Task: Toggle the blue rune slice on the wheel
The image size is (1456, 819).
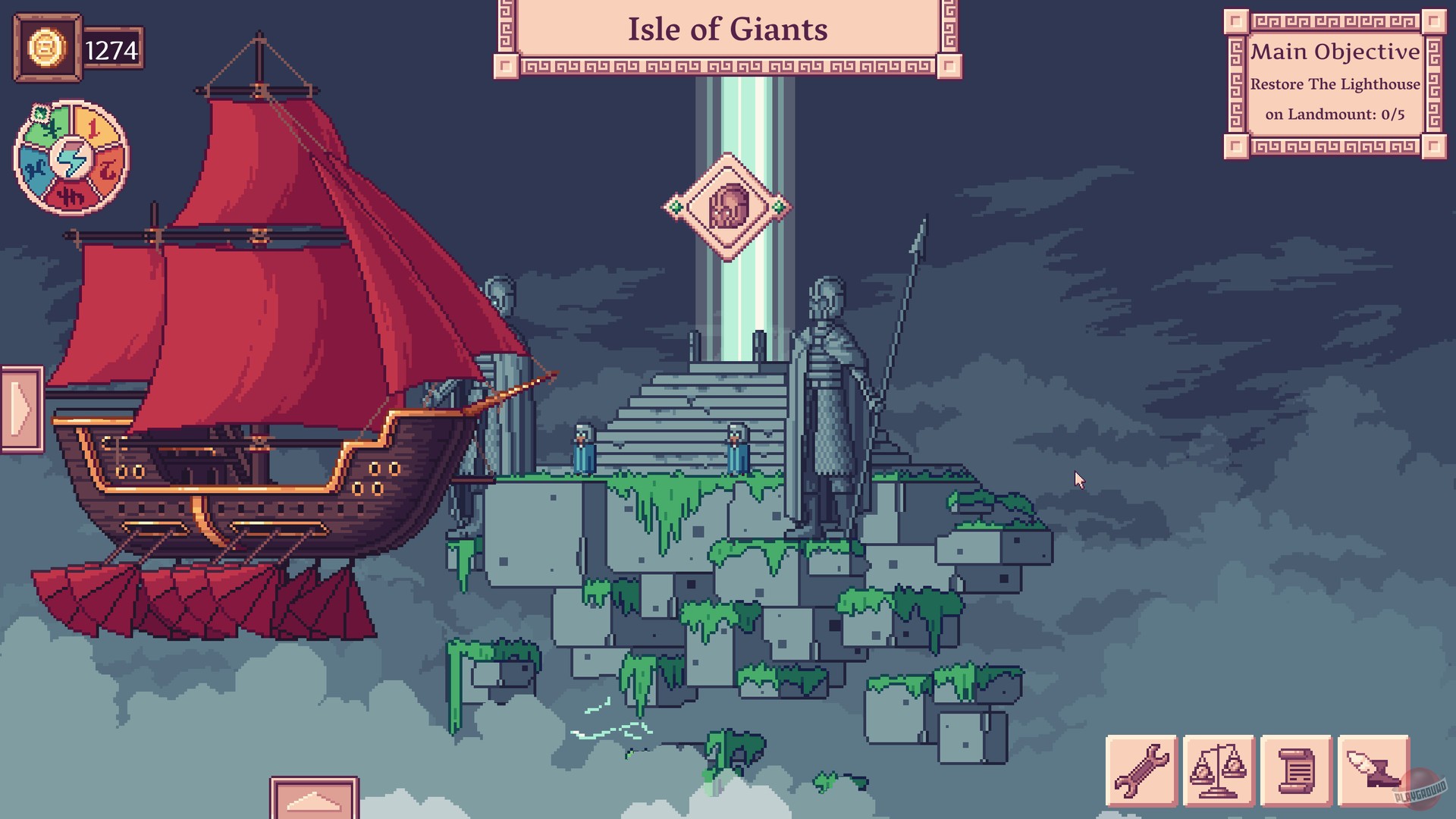Action: point(36,168)
